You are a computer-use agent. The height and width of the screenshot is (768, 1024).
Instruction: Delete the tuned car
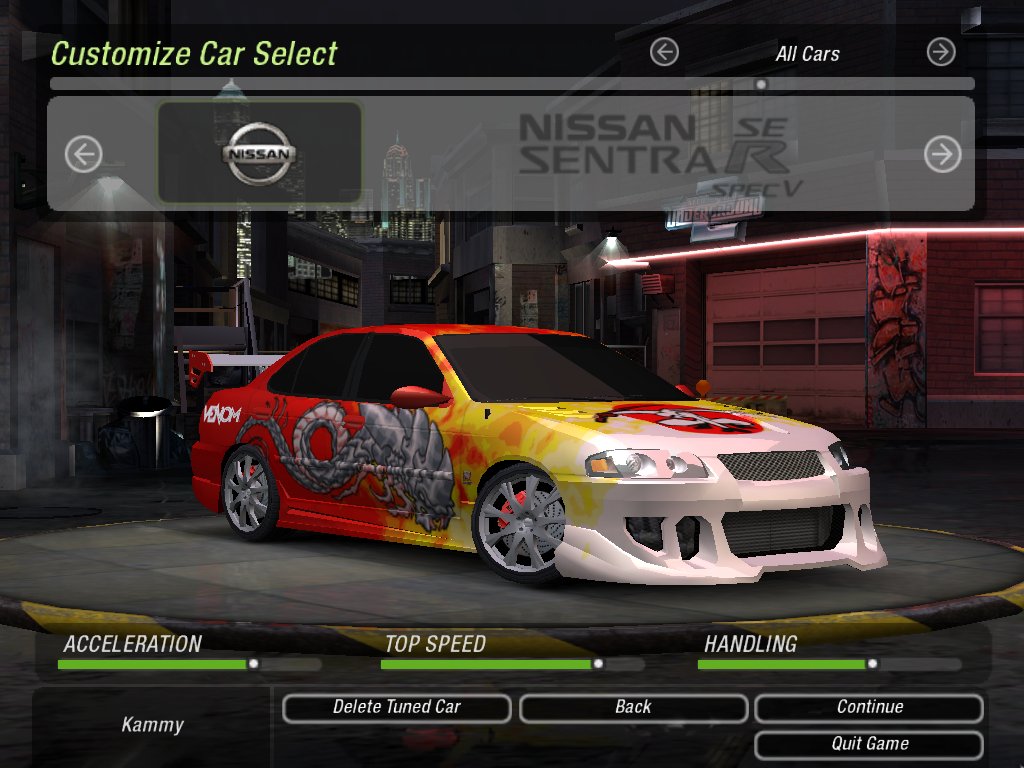point(396,708)
